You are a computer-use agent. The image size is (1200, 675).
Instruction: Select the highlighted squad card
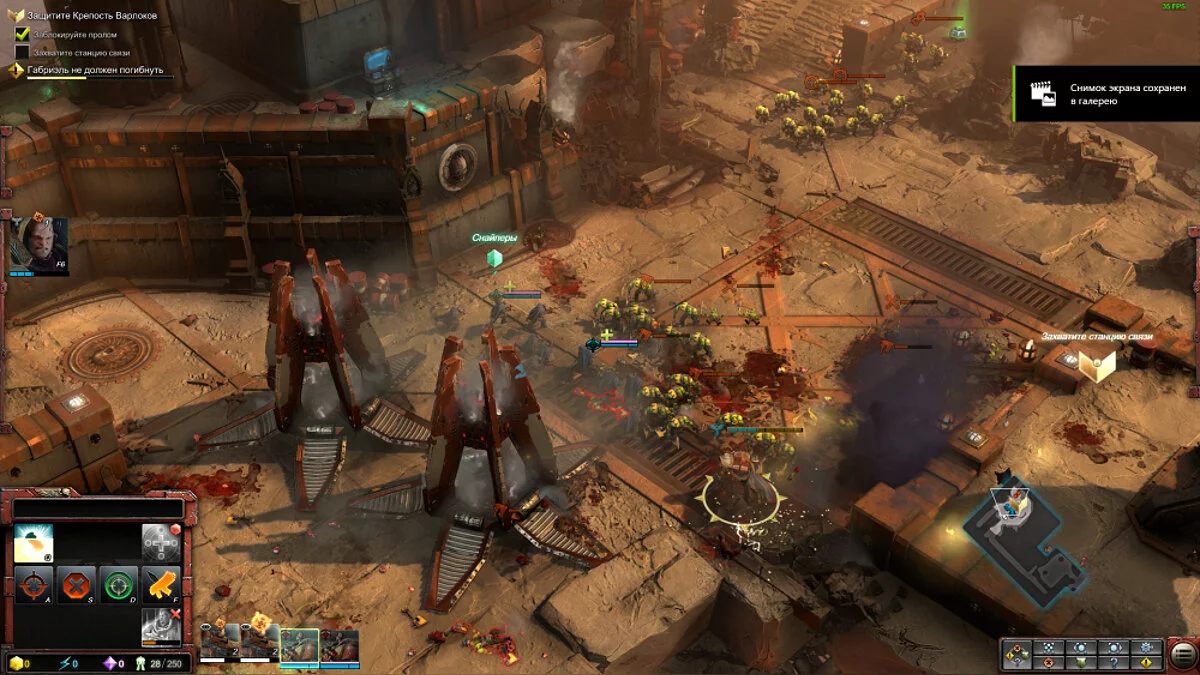click(x=299, y=646)
